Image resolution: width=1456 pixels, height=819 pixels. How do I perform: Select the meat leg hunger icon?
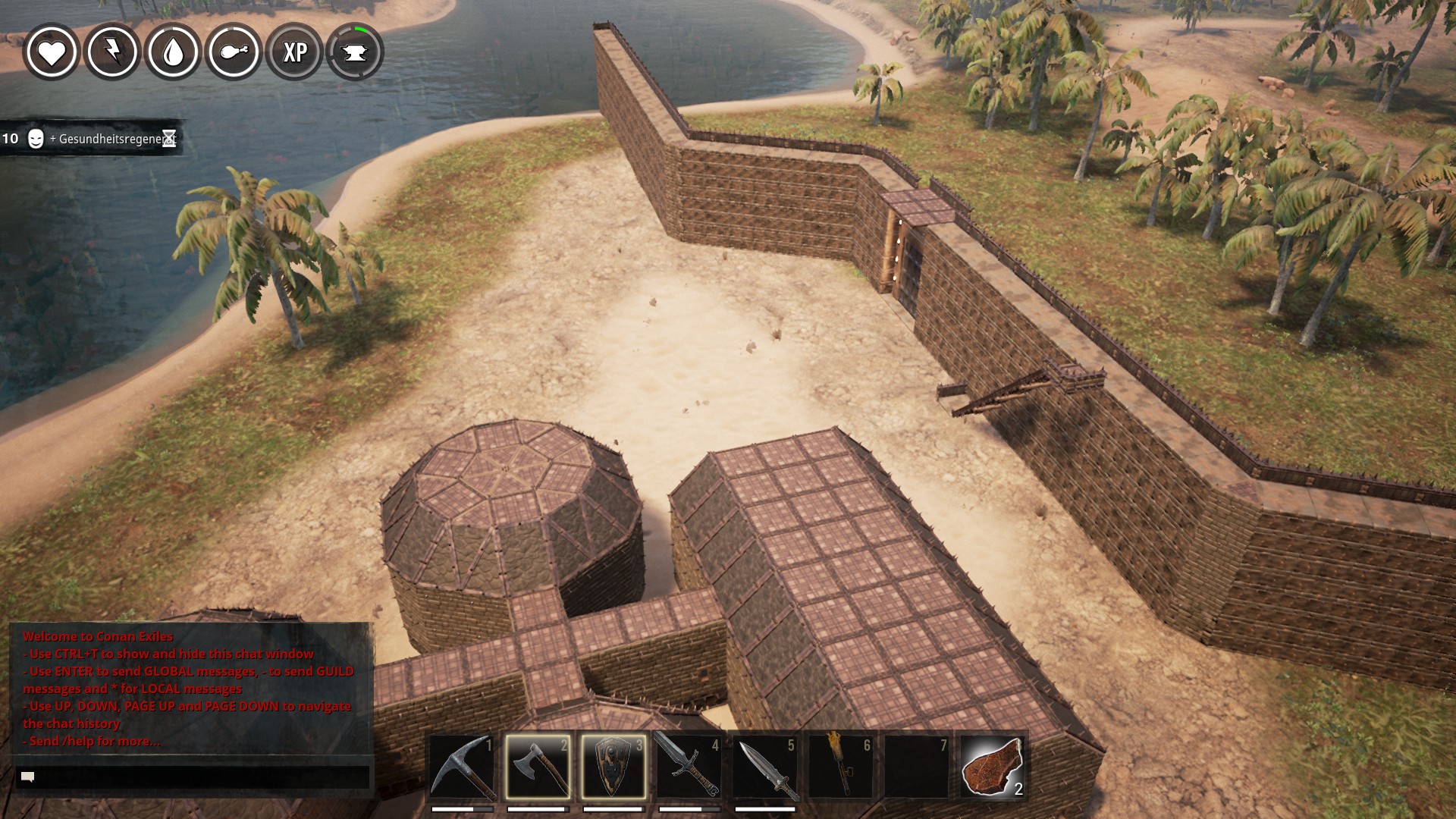point(234,52)
